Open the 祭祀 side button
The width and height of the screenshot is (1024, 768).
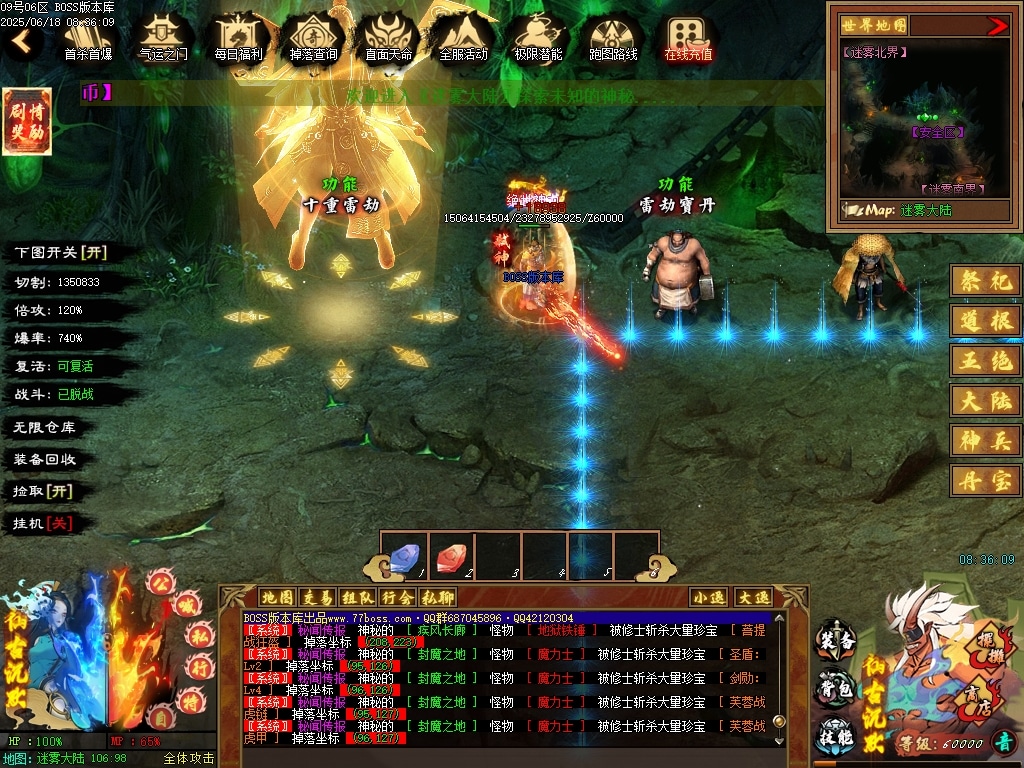(x=985, y=281)
